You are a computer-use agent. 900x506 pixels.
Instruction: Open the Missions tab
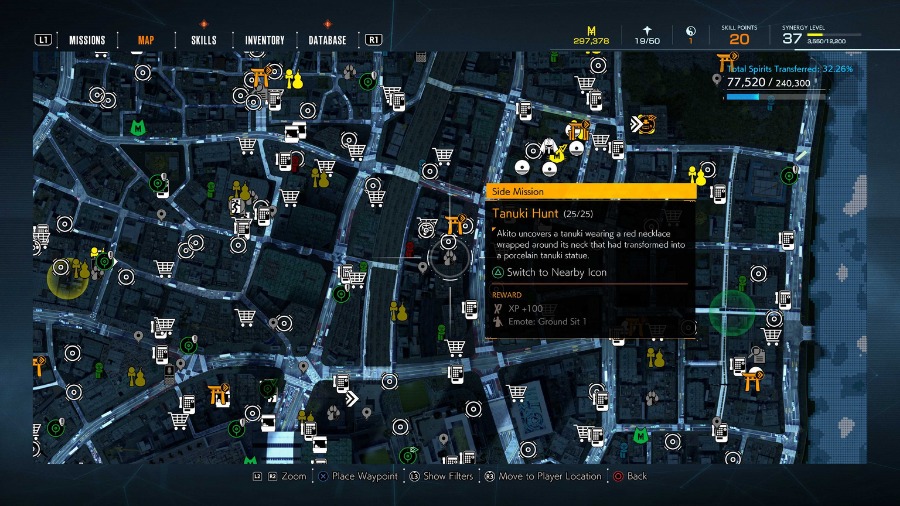coord(87,40)
